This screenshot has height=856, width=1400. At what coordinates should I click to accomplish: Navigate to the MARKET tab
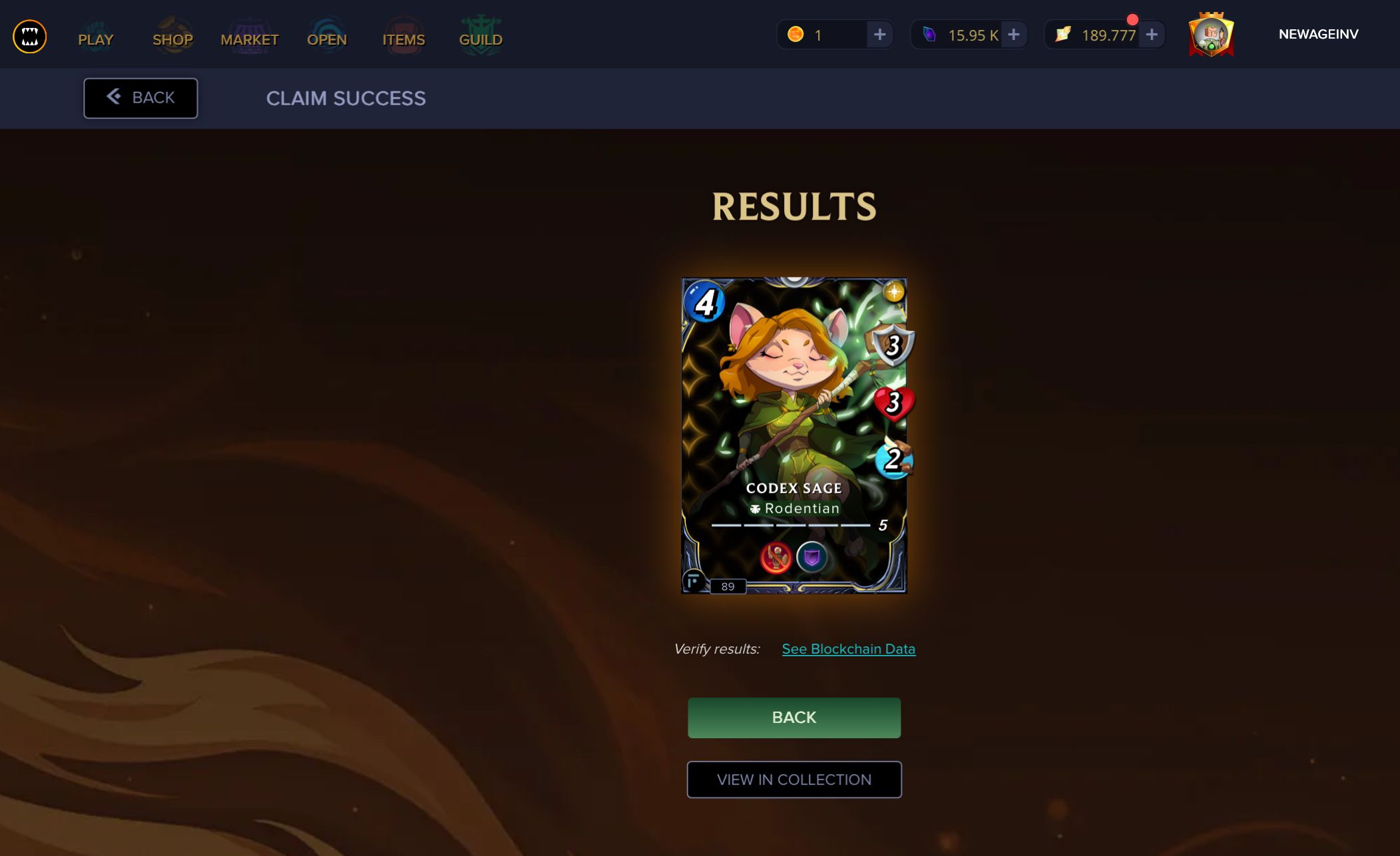tap(250, 39)
